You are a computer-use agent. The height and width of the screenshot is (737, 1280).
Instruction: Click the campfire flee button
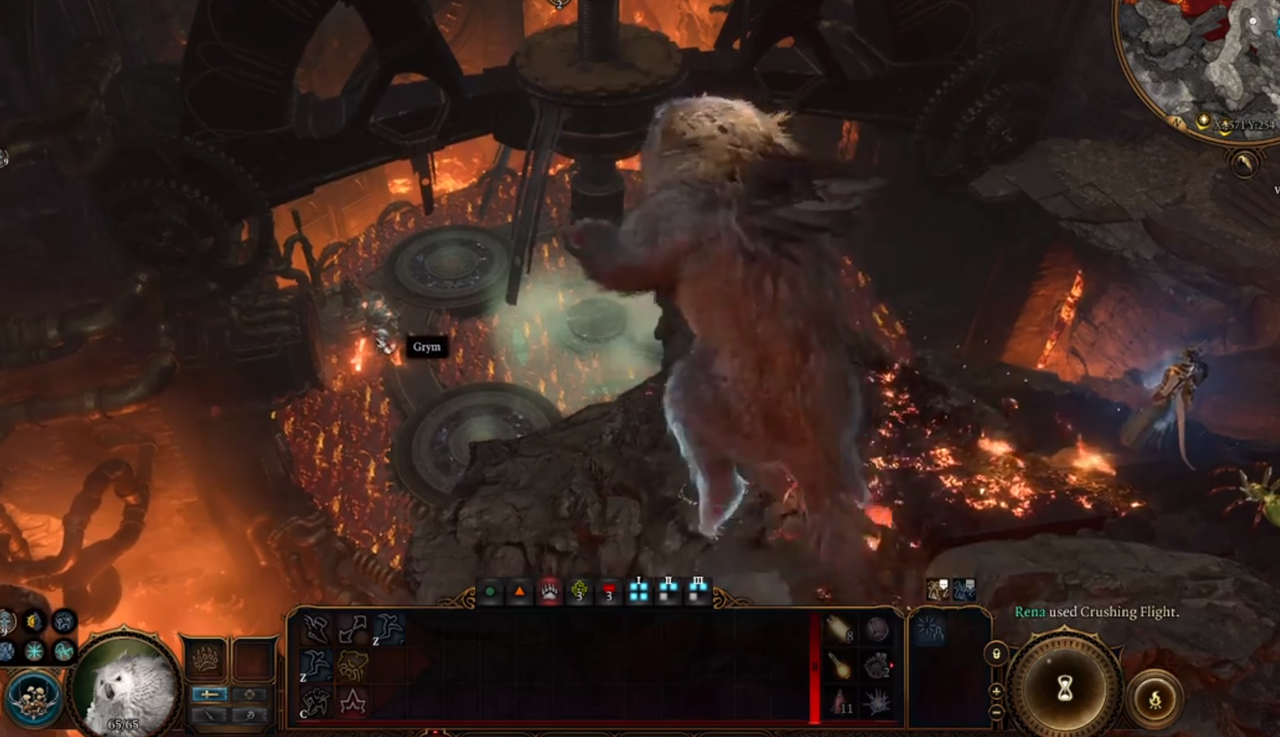pyautogui.click(x=1156, y=699)
